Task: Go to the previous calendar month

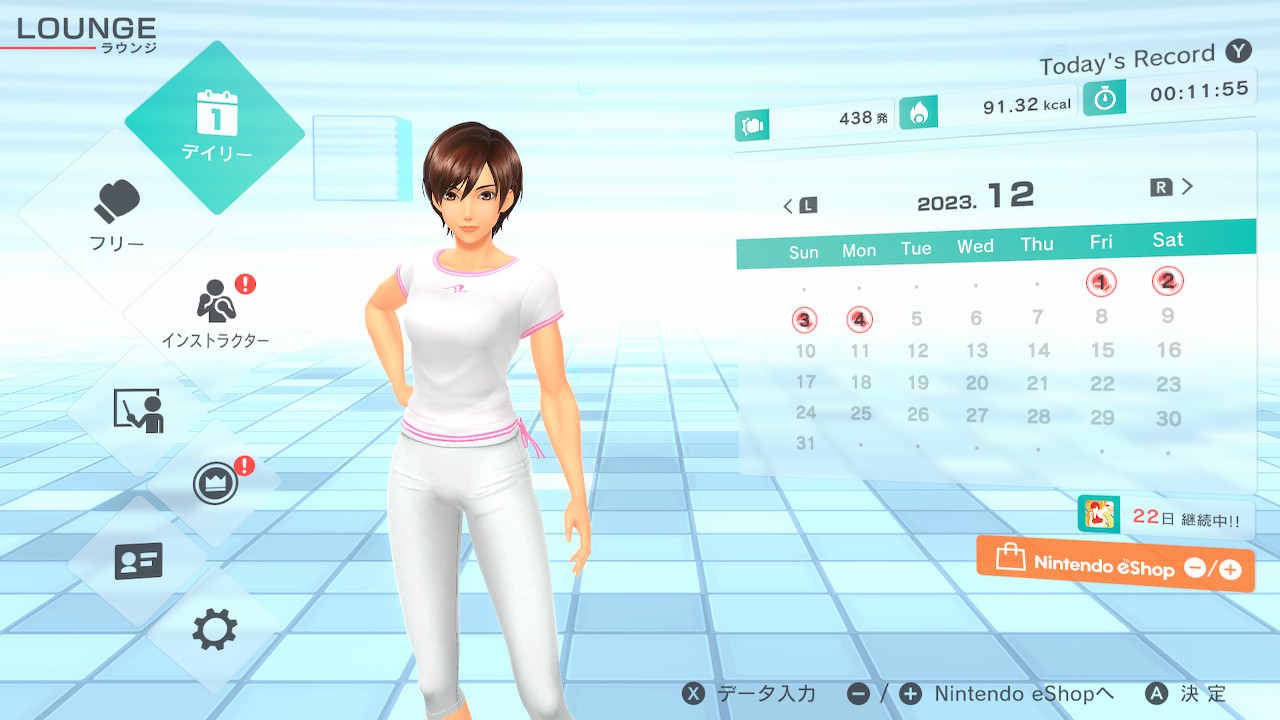Action: pos(799,206)
